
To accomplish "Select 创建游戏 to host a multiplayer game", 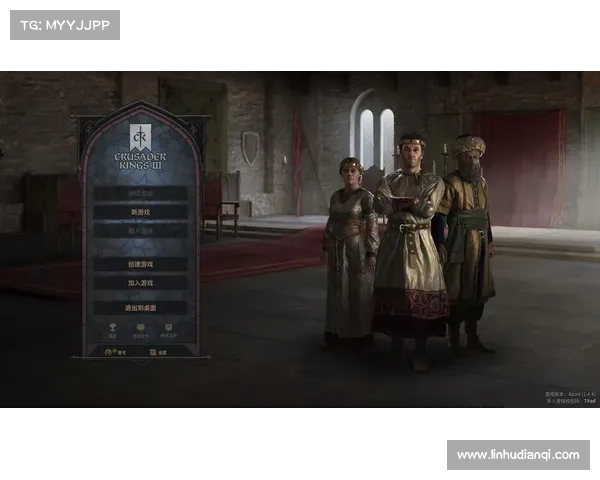I will [140, 264].
